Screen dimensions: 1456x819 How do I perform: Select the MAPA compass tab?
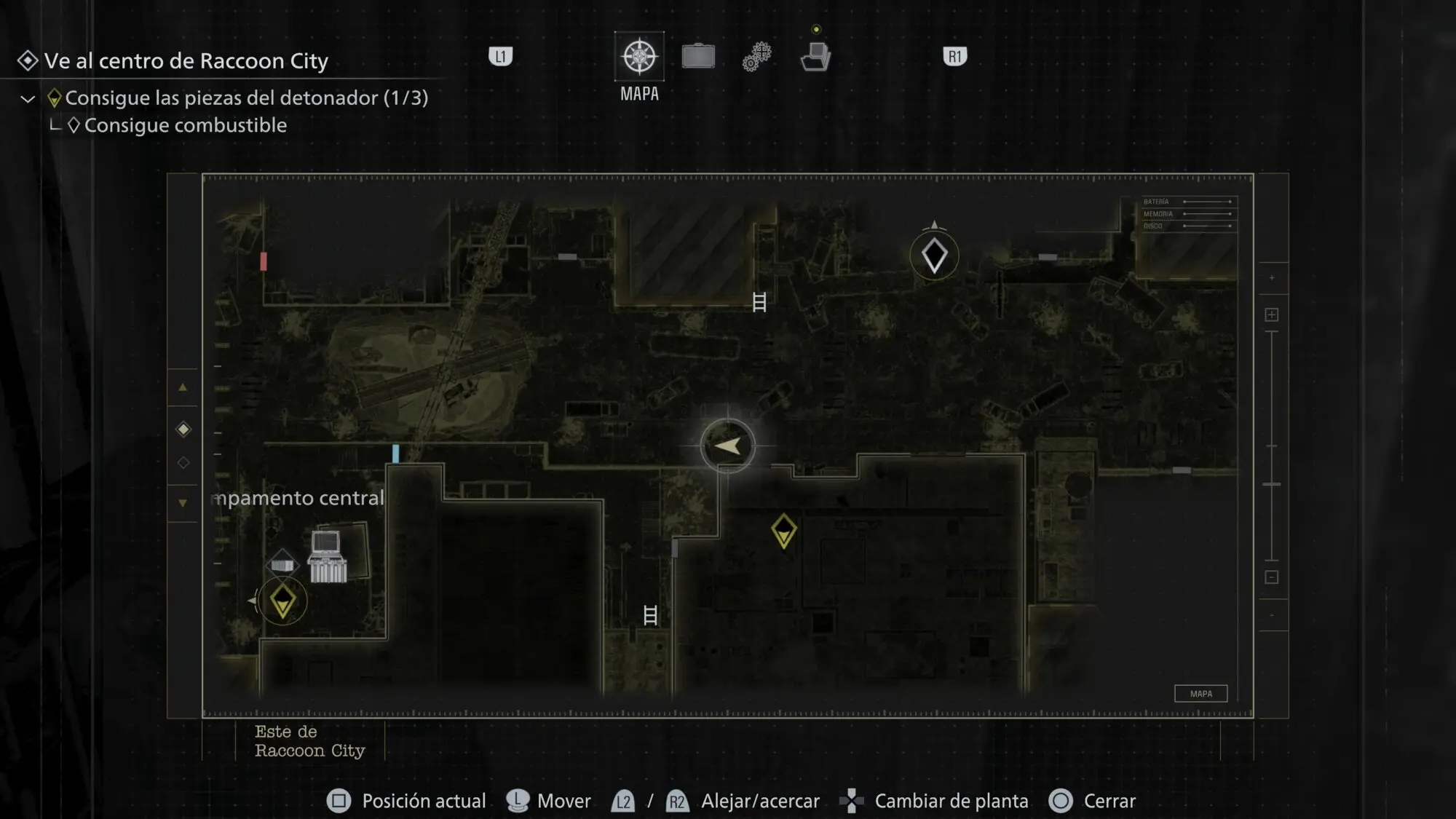pyautogui.click(x=639, y=57)
